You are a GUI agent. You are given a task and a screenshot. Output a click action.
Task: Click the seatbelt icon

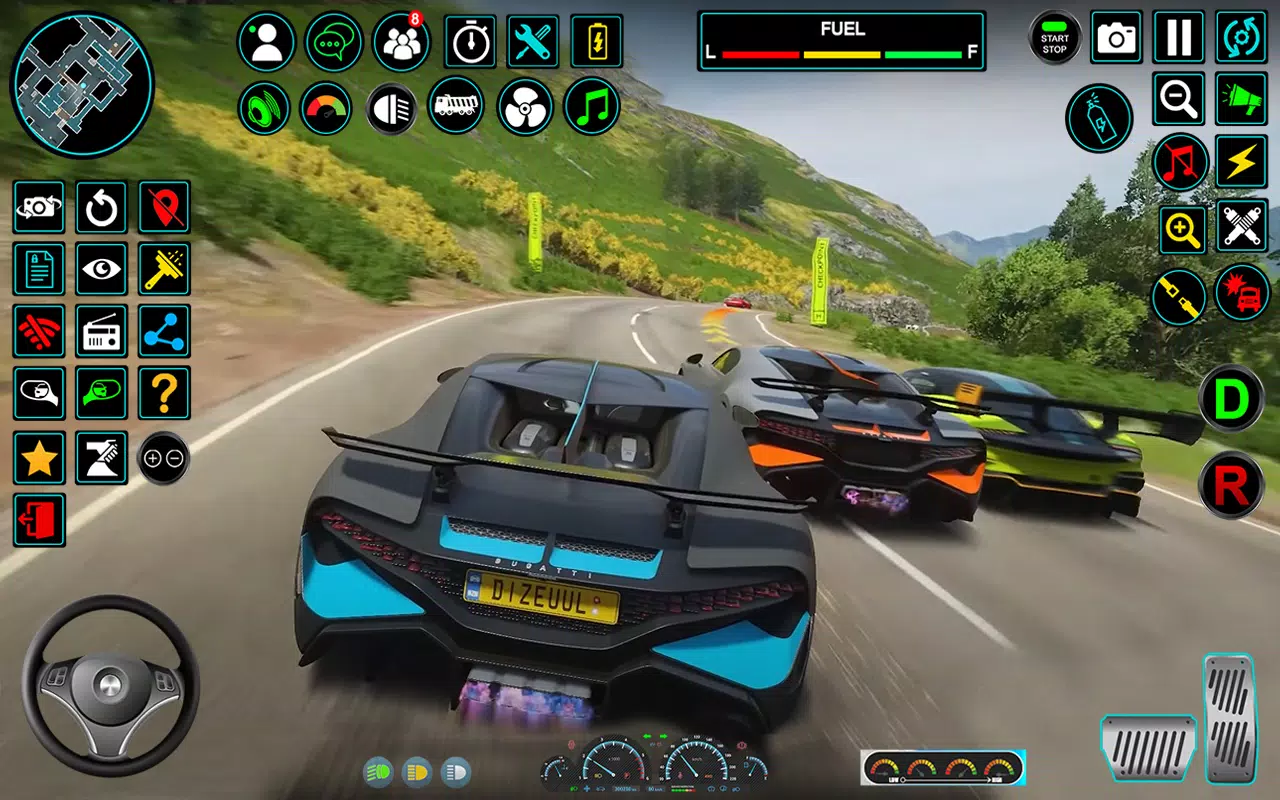(x=1178, y=298)
